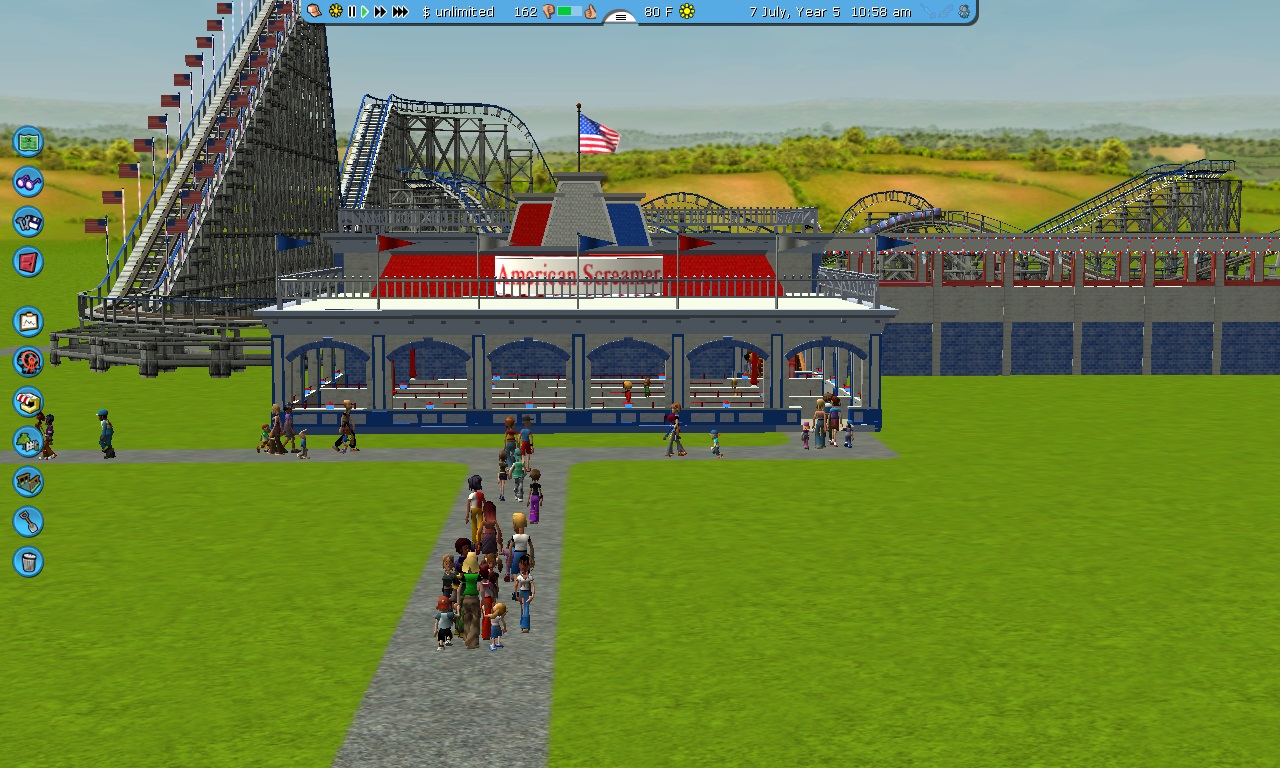Pause the game simulation
Image resolution: width=1280 pixels, height=768 pixels.
(x=351, y=12)
